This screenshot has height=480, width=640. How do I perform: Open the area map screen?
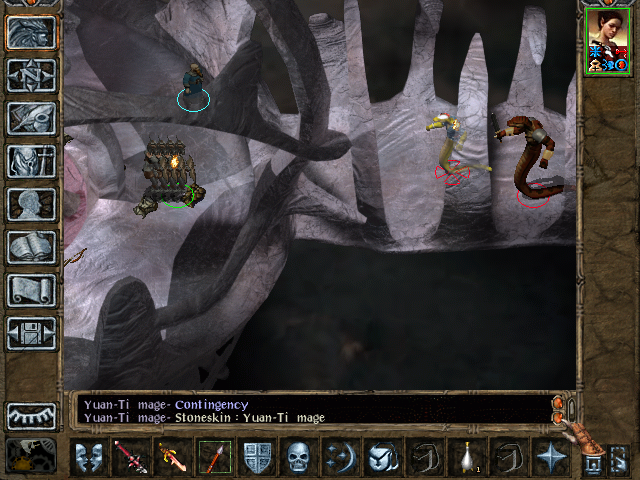point(31,76)
